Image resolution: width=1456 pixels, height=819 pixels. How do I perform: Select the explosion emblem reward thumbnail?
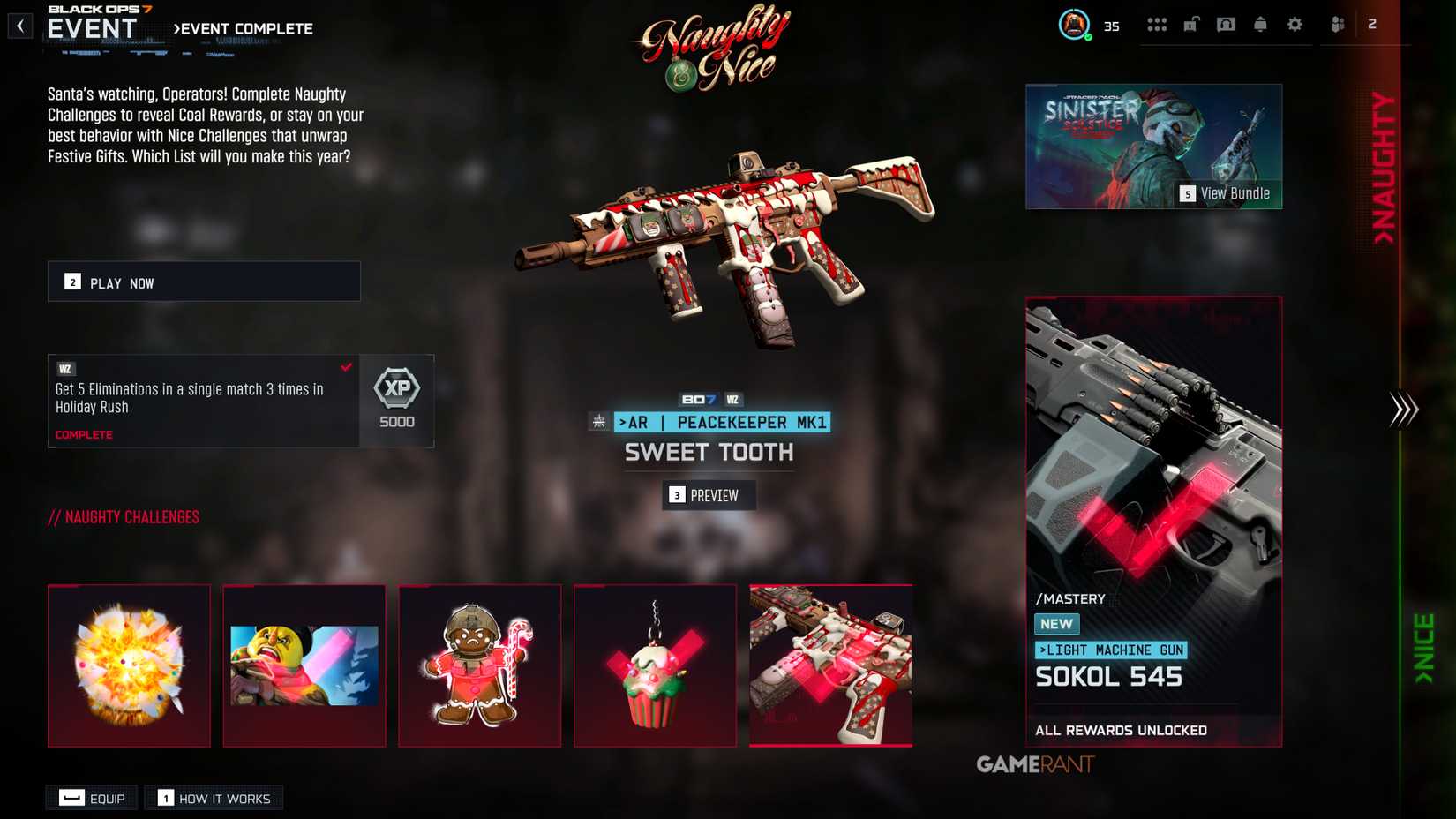tap(129, 665)
